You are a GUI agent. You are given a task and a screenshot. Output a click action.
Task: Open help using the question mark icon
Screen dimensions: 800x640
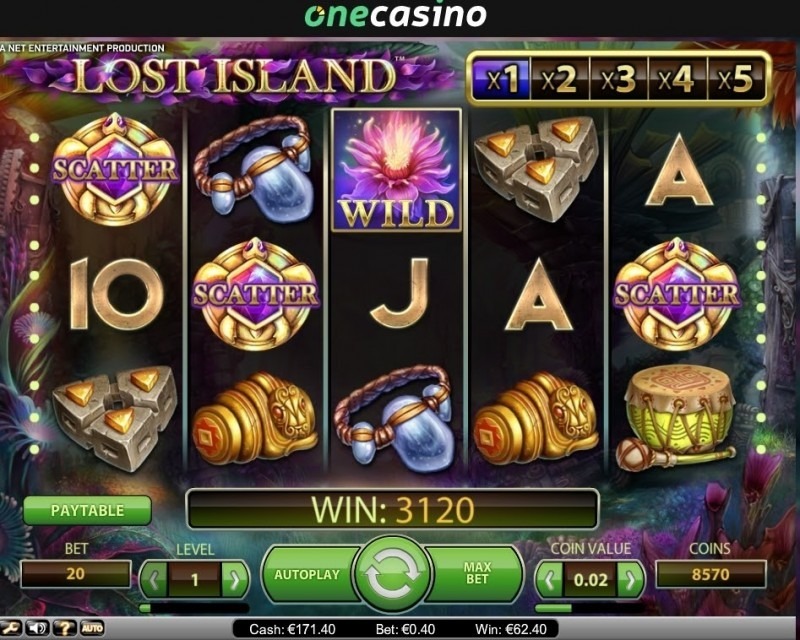pyautogui.click(x=66, y=629)
